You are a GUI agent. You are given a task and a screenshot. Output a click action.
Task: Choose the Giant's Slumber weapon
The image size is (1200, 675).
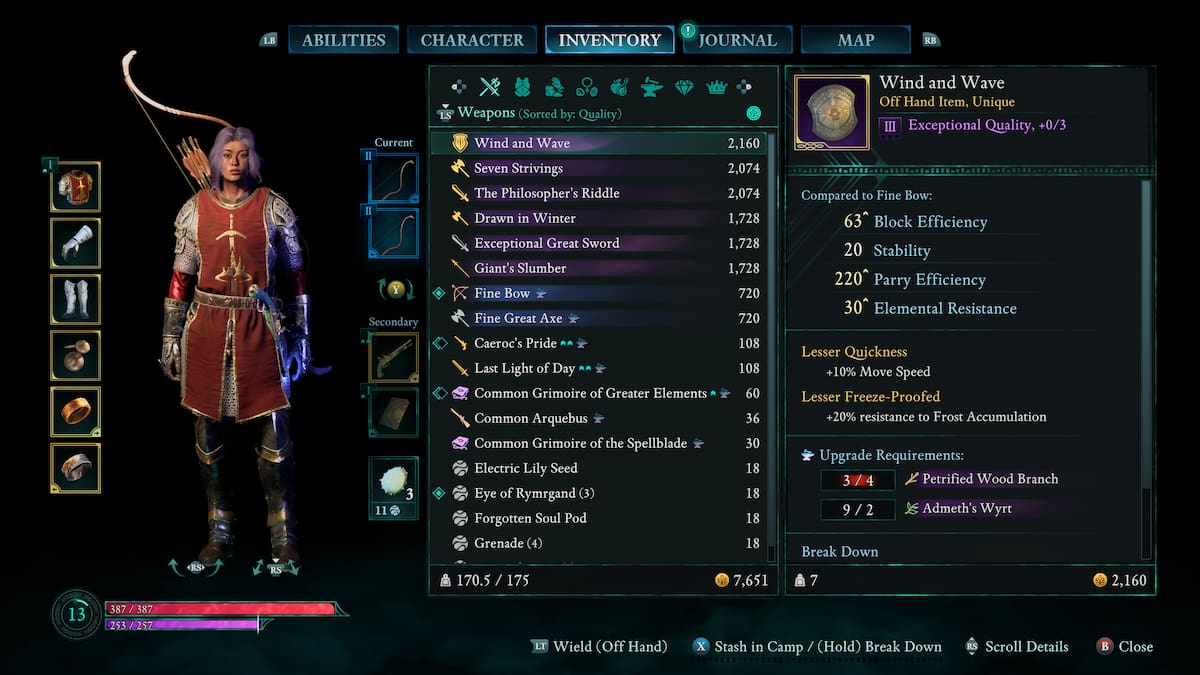520,268
